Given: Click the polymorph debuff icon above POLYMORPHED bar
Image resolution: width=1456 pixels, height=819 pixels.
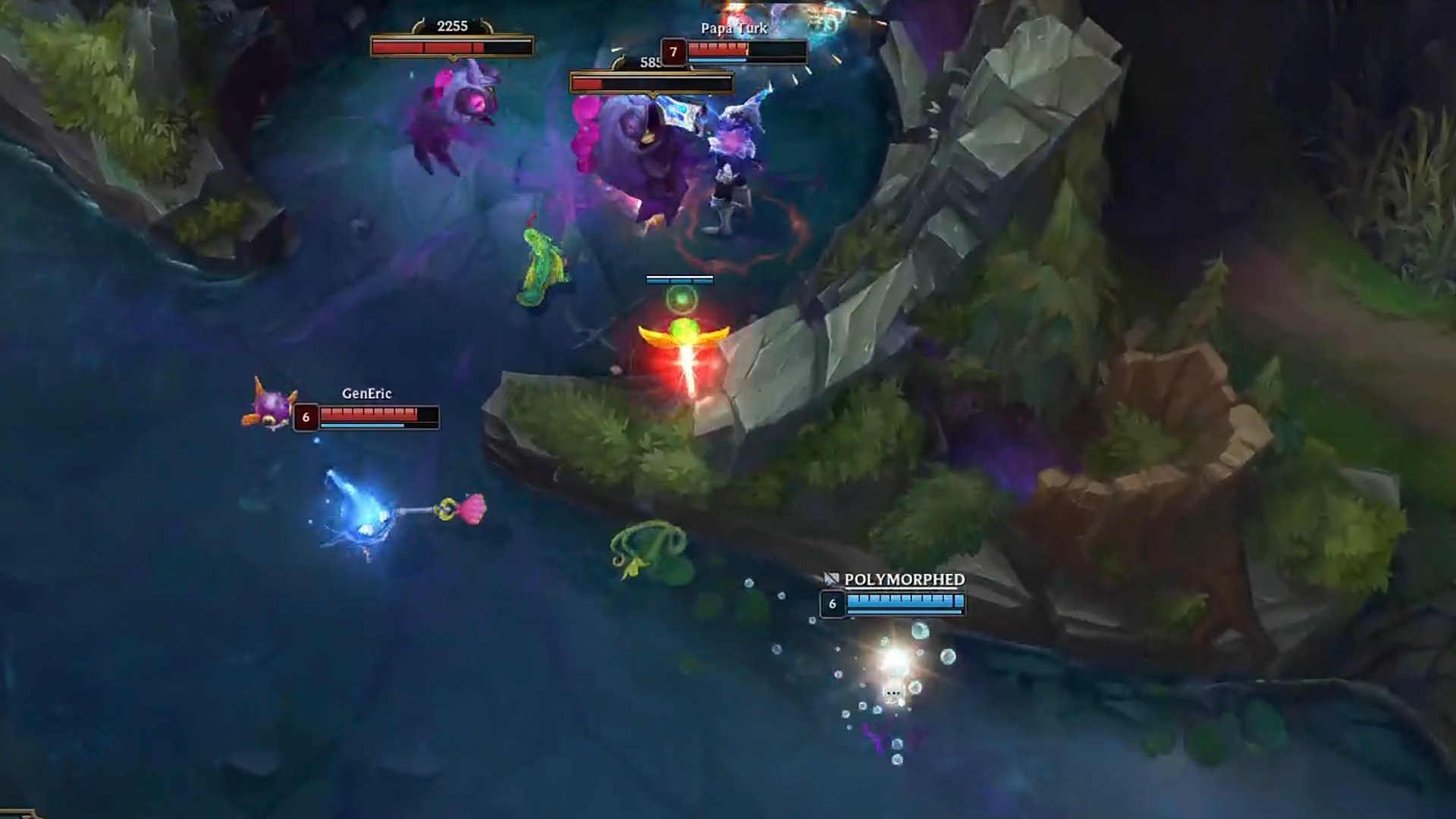Looking at the screenshot, I should [832, 579].
